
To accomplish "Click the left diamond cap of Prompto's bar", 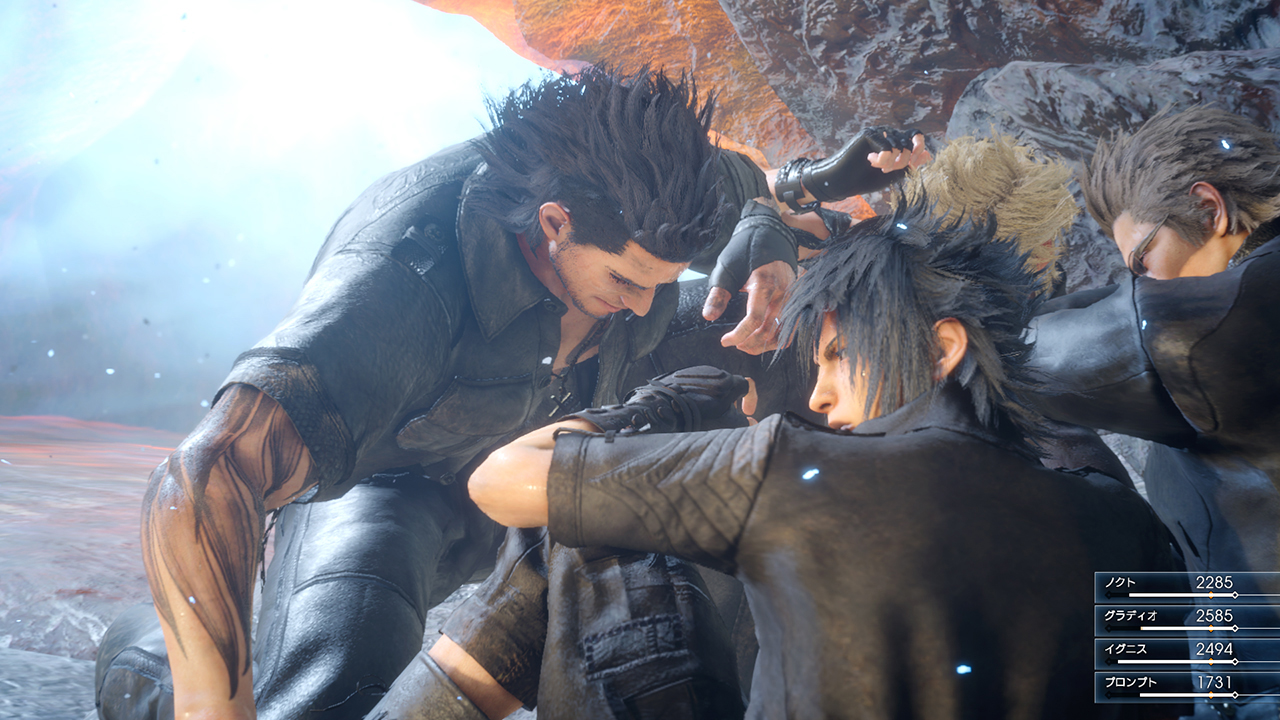I will click(1106, 695).
